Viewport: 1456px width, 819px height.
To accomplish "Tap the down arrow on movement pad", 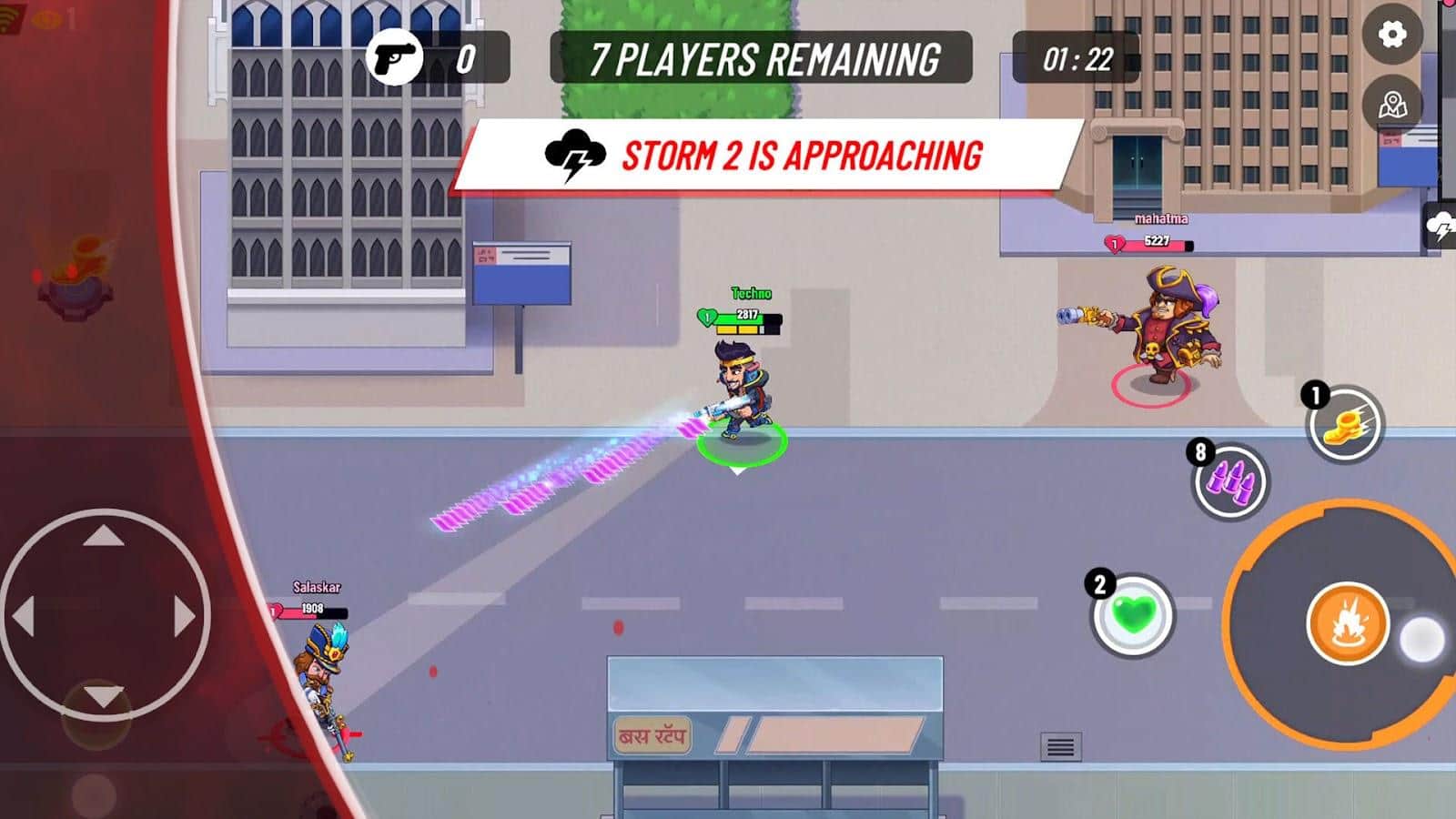I will tap(104, 698).
